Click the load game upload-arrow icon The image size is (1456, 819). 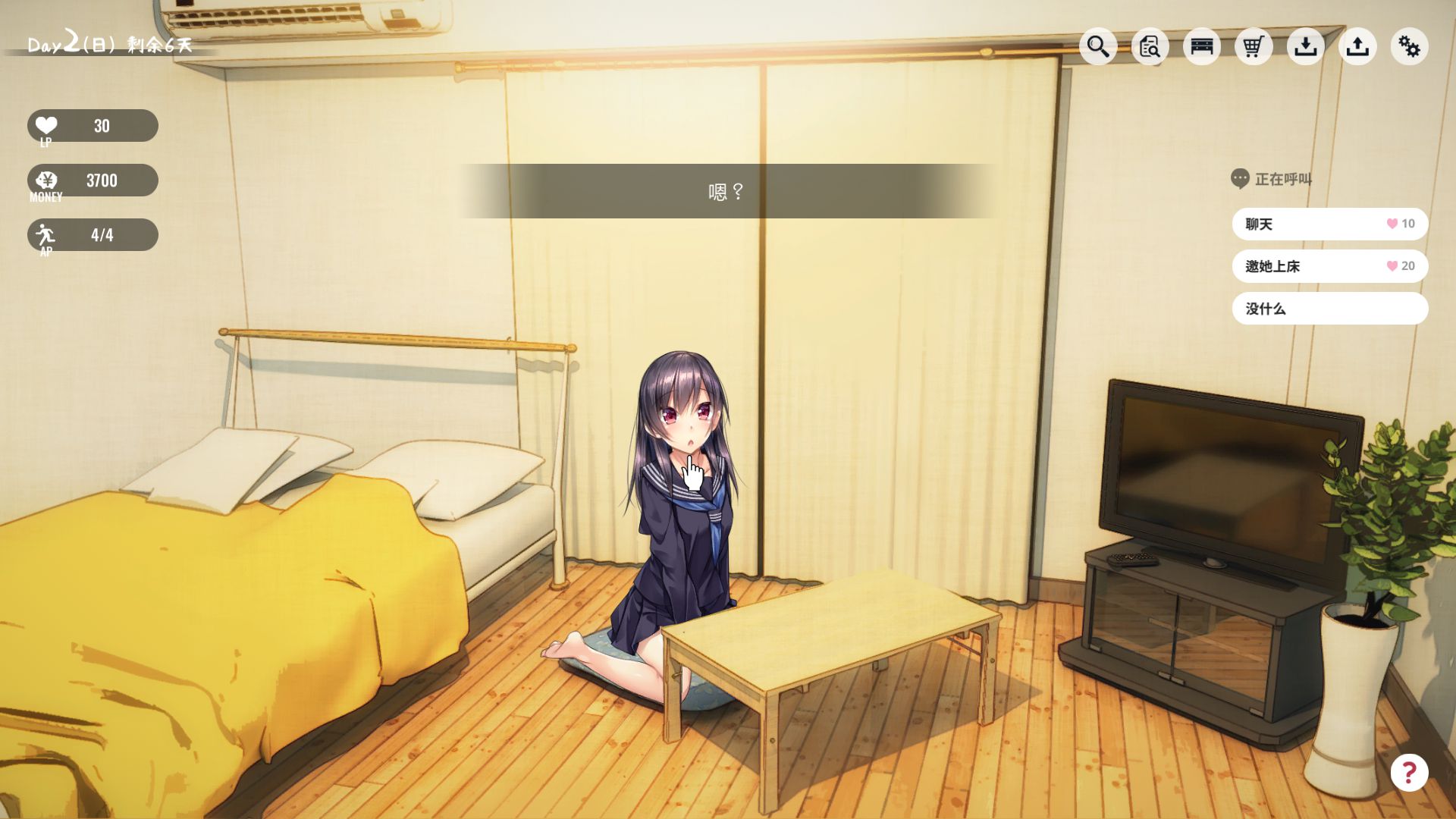[x=1357, y=46]
